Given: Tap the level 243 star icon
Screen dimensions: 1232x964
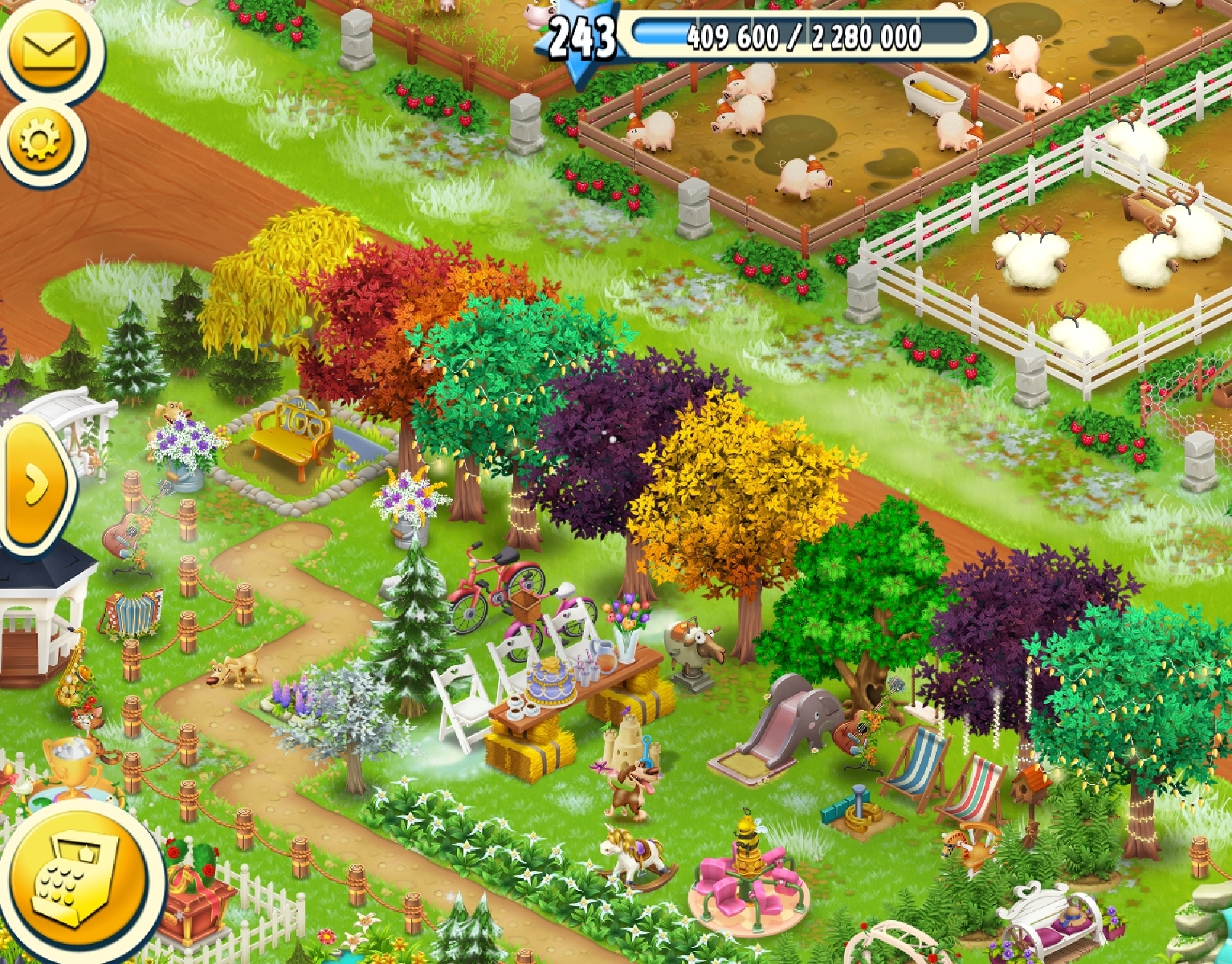Looking at the screenshot, I should pyautogui.click(x=583, y=36).
